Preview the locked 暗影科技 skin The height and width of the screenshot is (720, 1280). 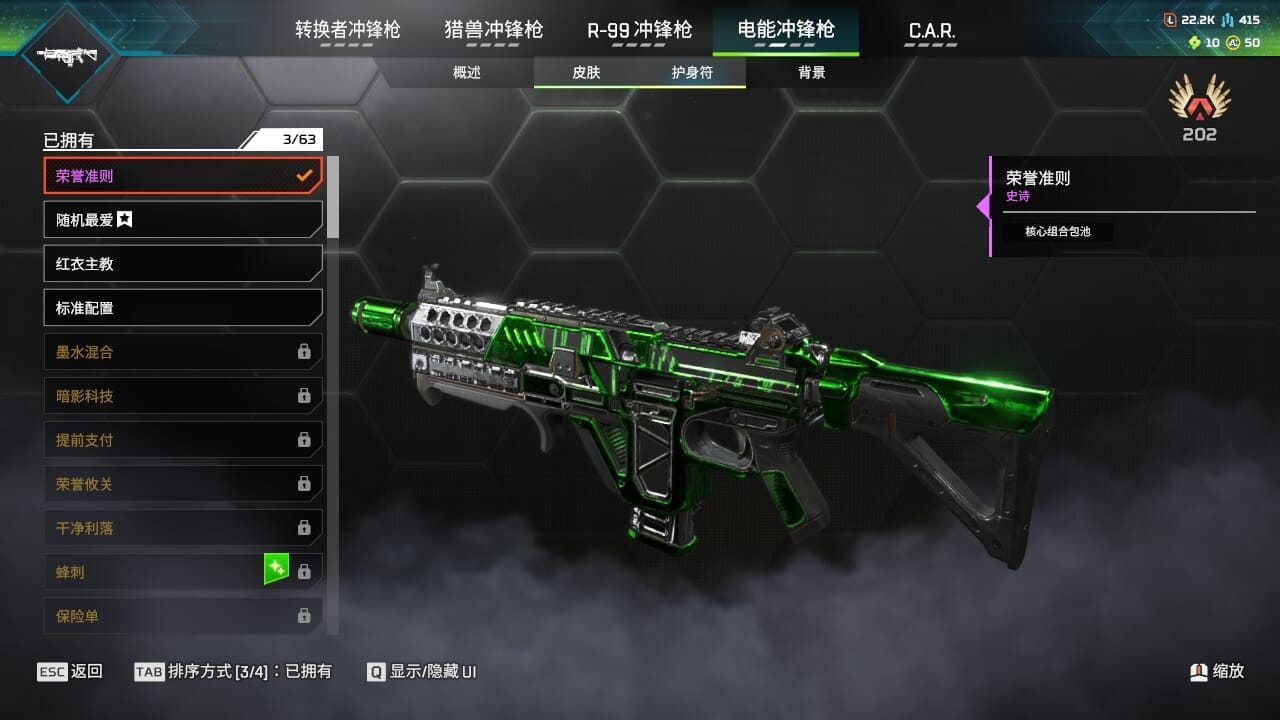click(x=183, y=396)
